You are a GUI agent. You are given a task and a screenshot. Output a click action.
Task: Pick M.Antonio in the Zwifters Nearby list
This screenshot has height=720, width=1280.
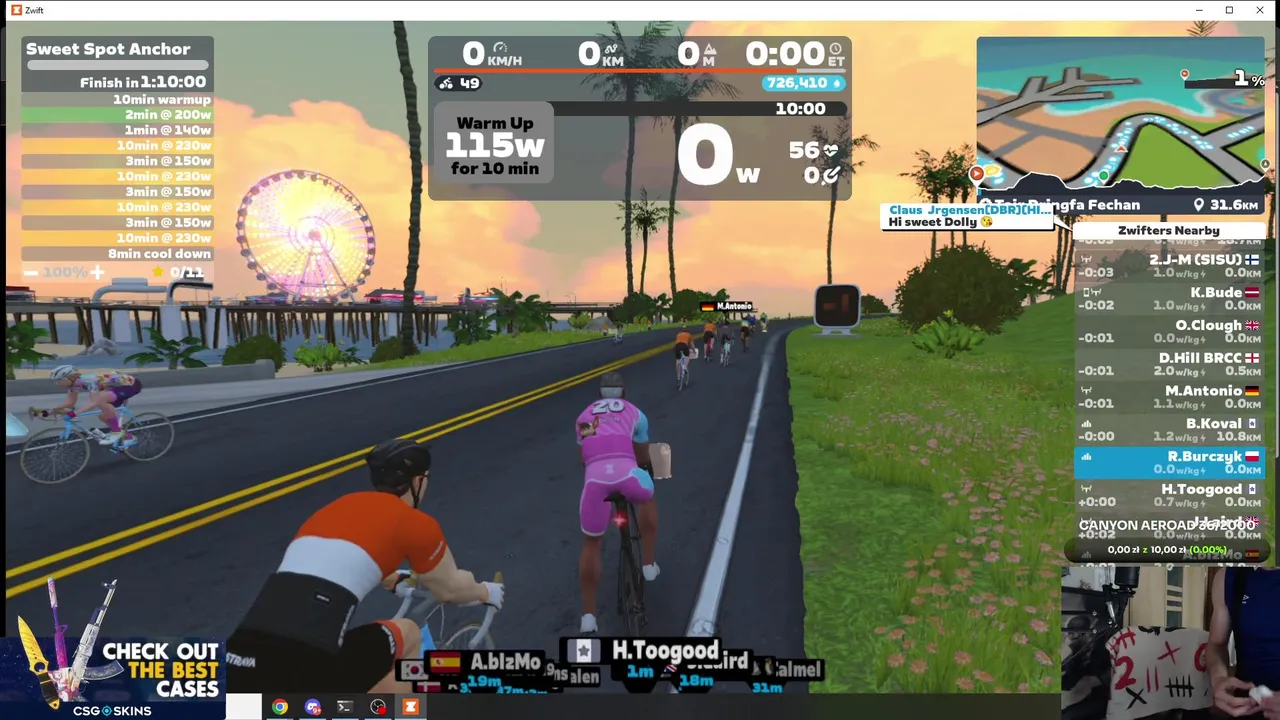coord(1170,396)
